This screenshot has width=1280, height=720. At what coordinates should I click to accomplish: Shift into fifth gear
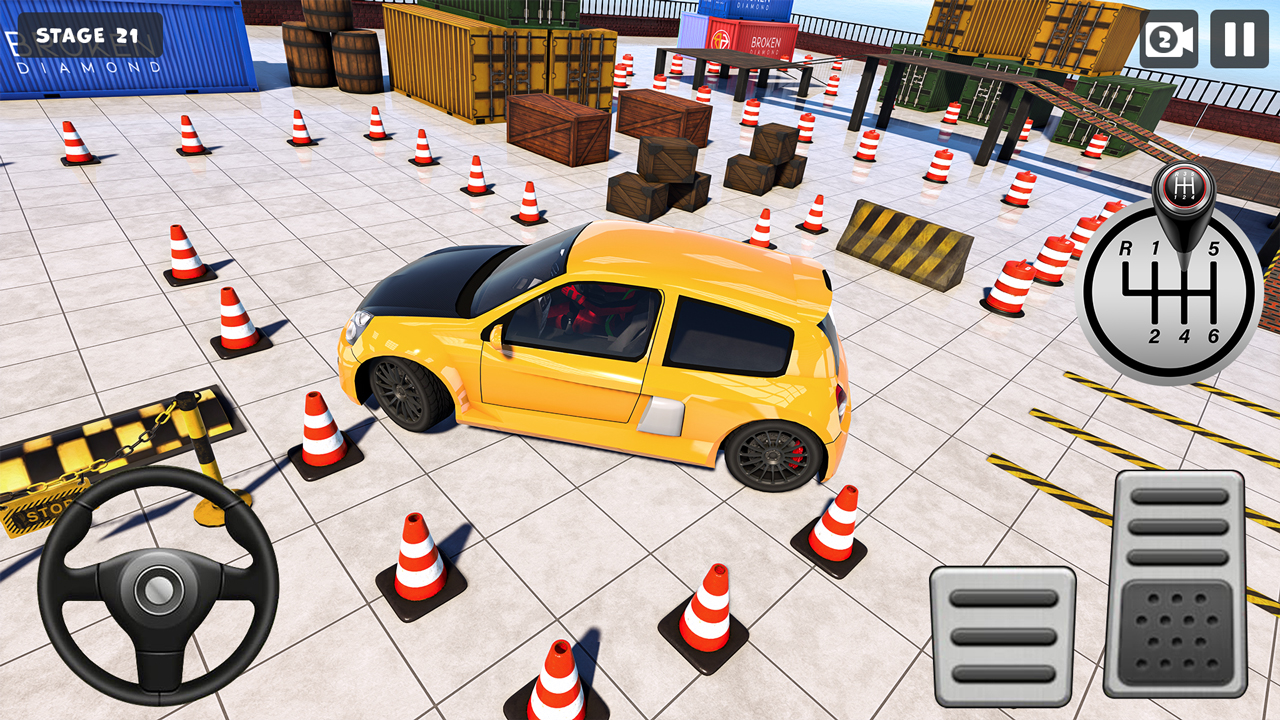point(1214,247)
